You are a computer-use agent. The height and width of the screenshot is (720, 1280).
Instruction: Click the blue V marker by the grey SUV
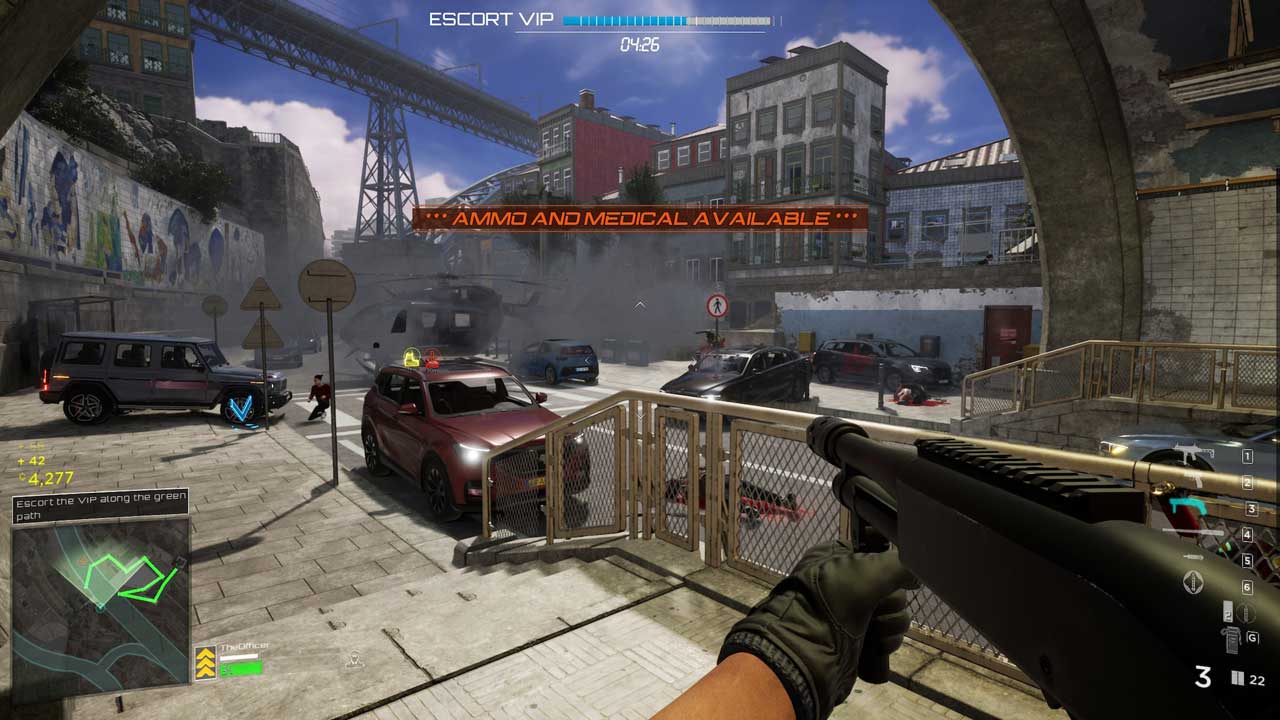[x=241, y=408]
